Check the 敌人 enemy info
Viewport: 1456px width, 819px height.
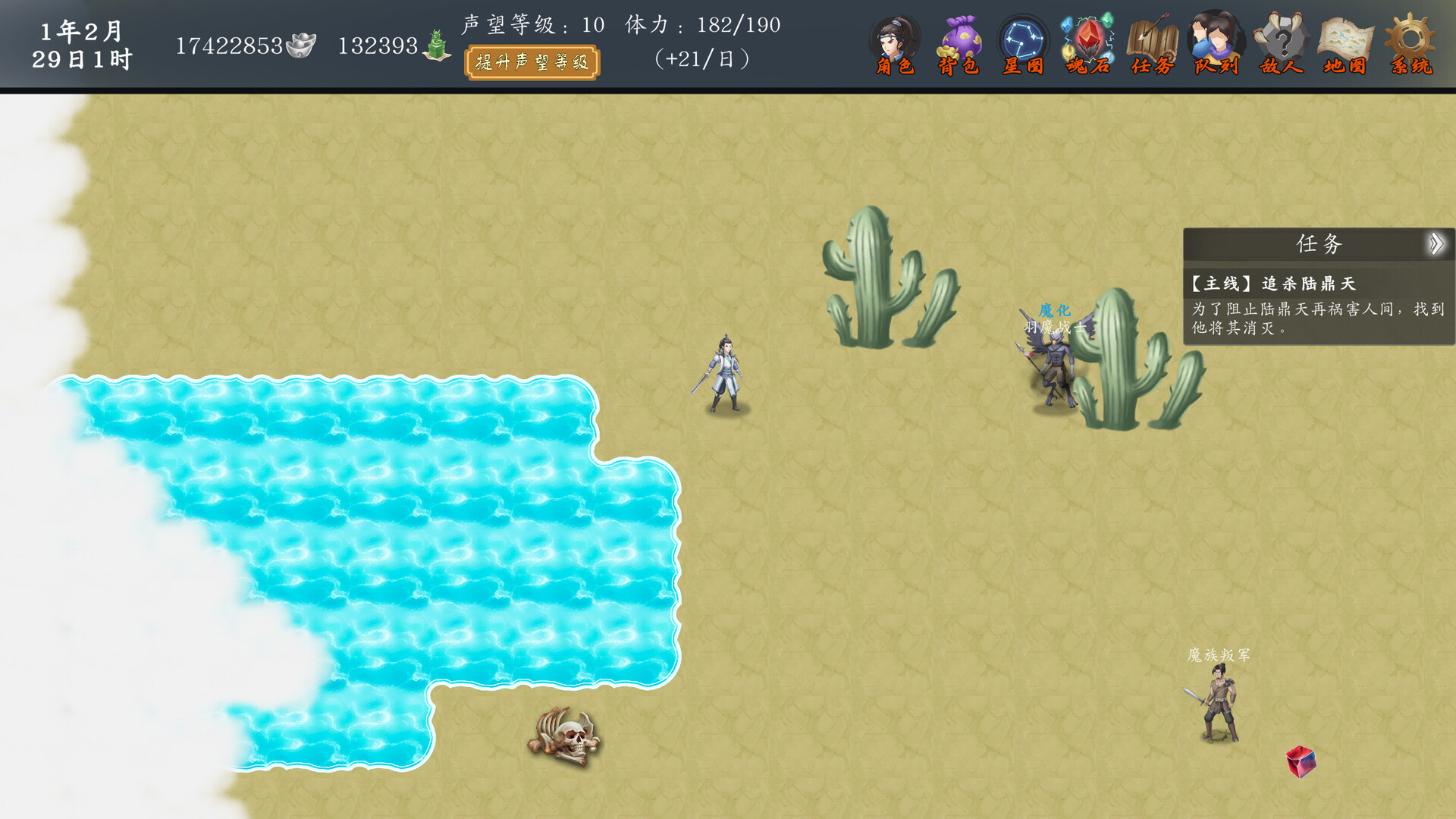click(x=1281, y=45)
